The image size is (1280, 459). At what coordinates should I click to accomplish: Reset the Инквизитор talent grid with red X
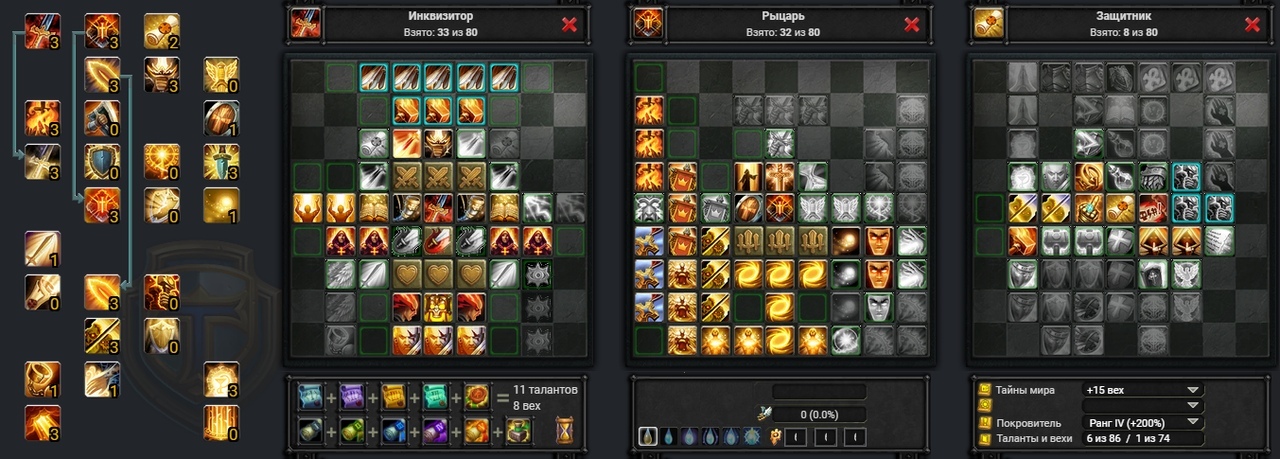(569, 25)
